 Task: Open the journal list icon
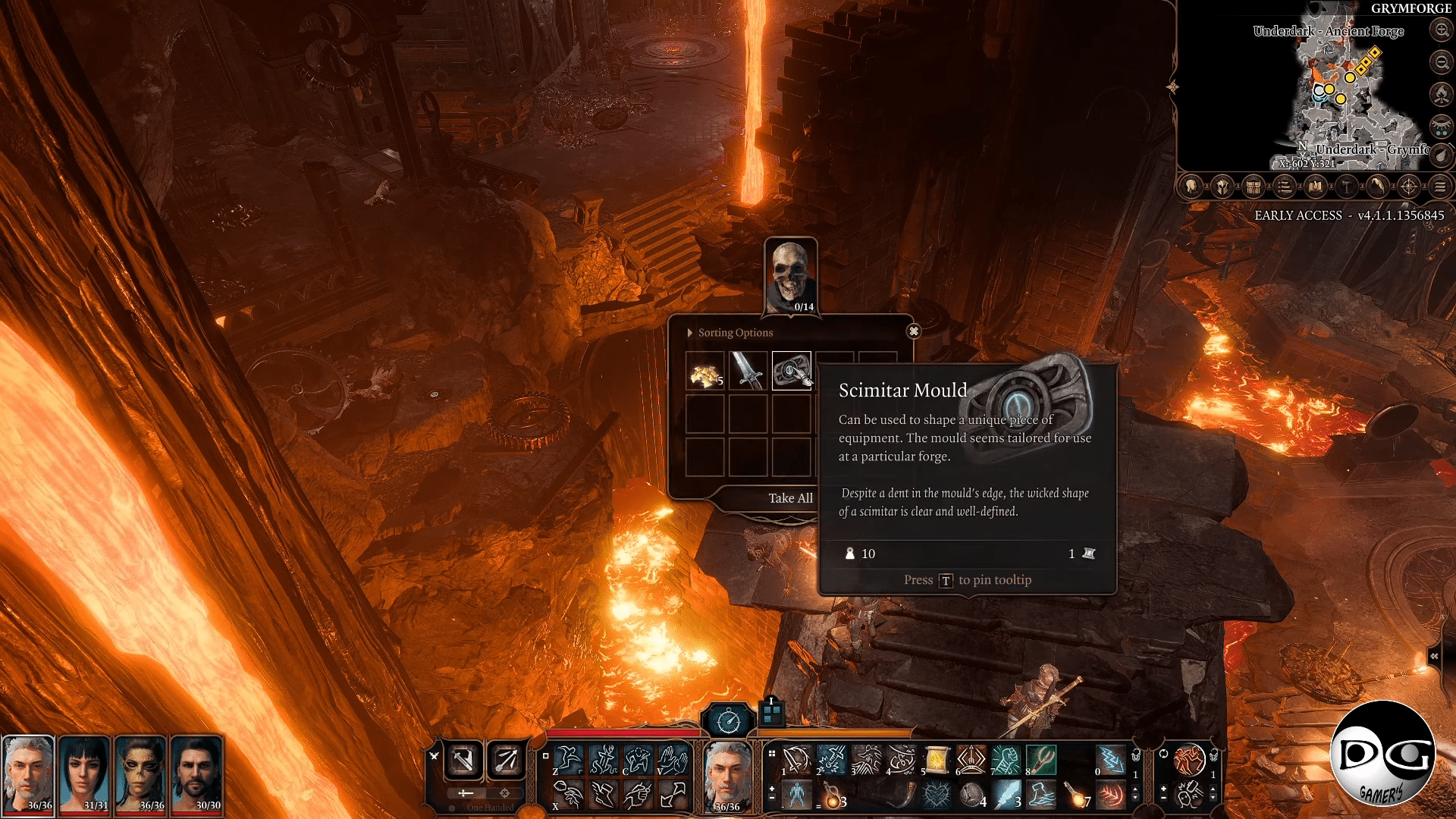(1285, 187)
